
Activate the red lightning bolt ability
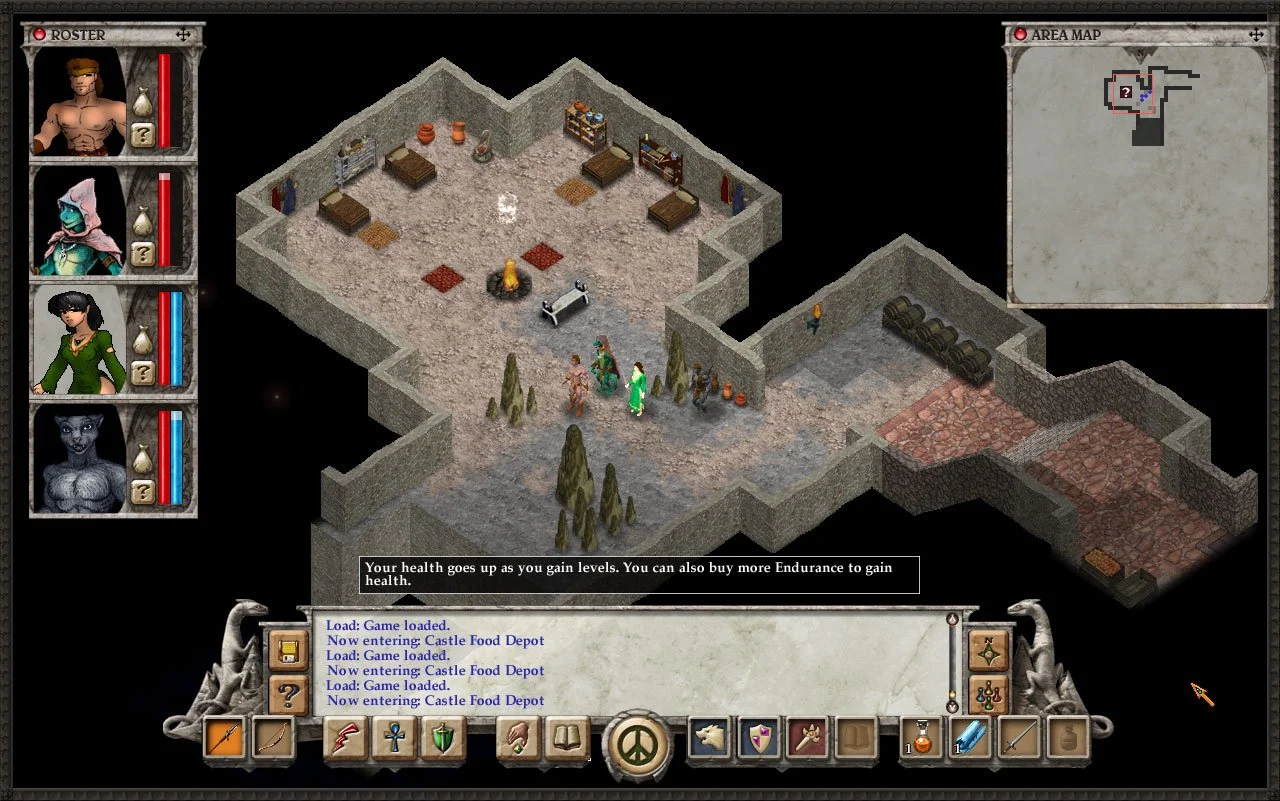[x=346, y=739]
